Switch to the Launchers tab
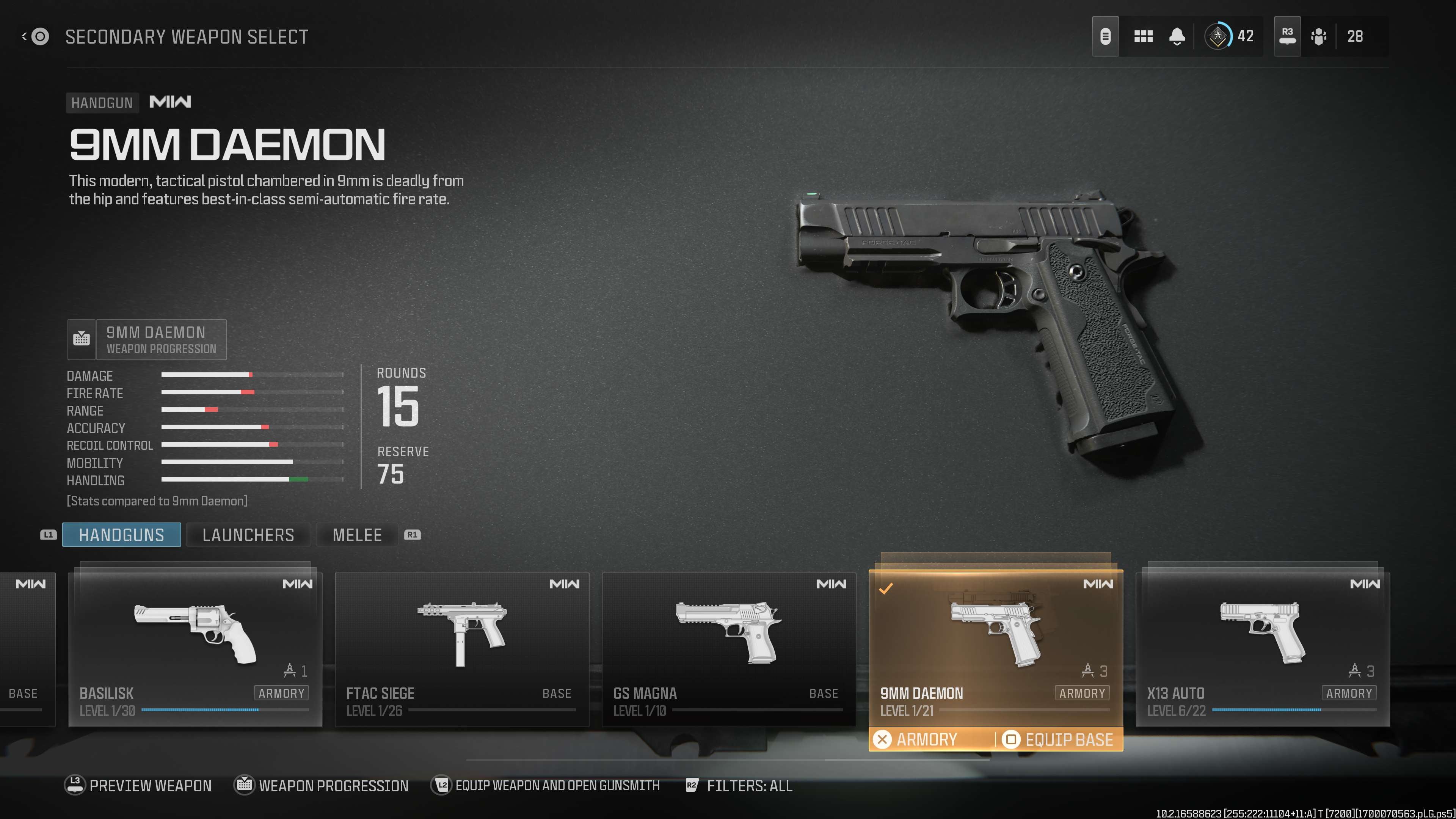This screenshot has height=819, width=1456. 248,535
